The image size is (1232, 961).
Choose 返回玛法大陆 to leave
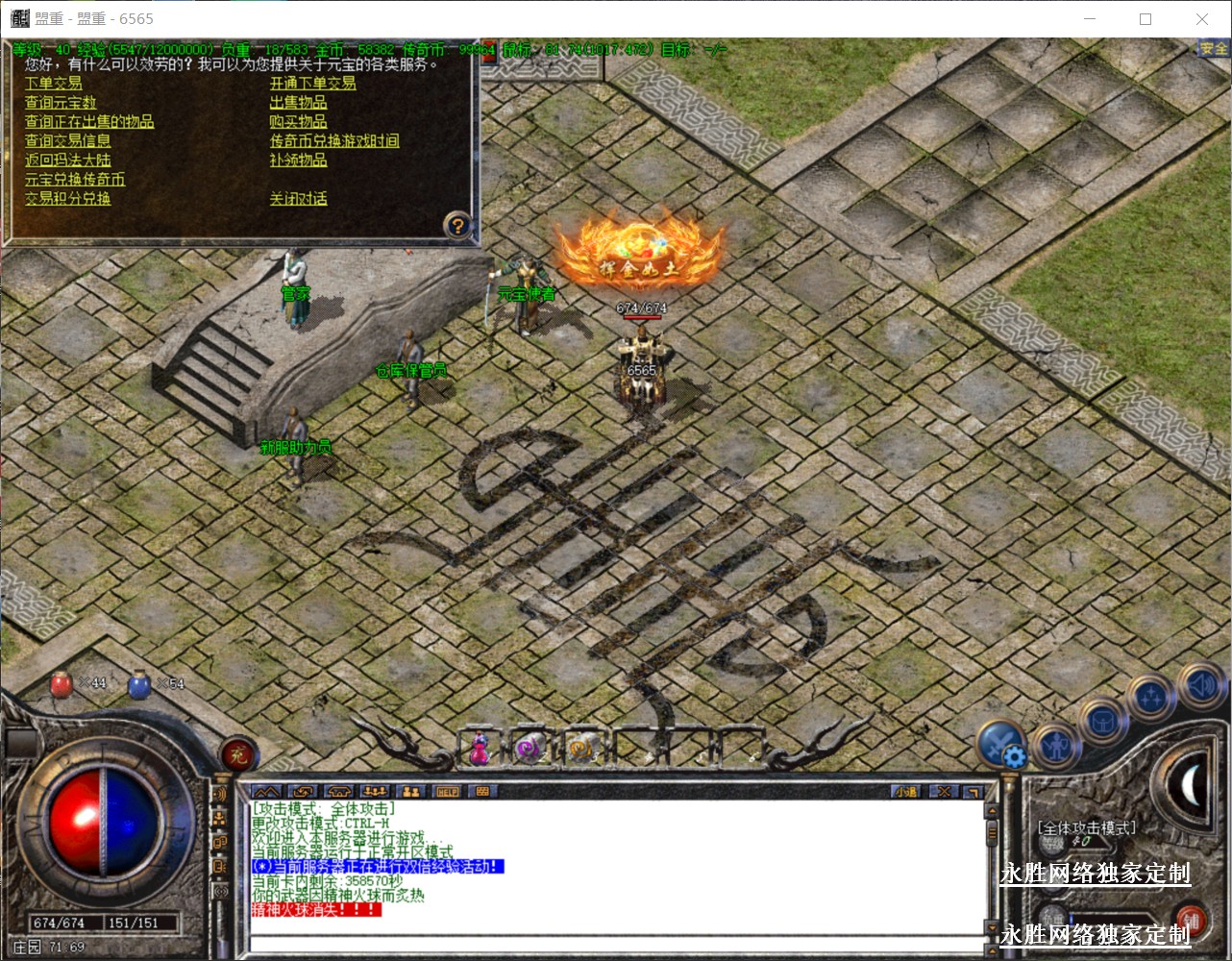click(x=67, y=160)
